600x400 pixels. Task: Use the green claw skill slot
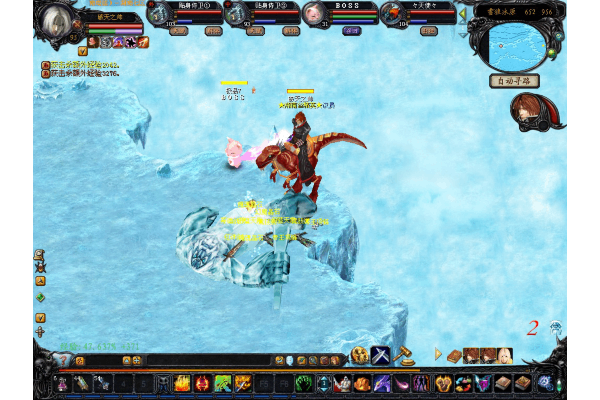point(222,383)
